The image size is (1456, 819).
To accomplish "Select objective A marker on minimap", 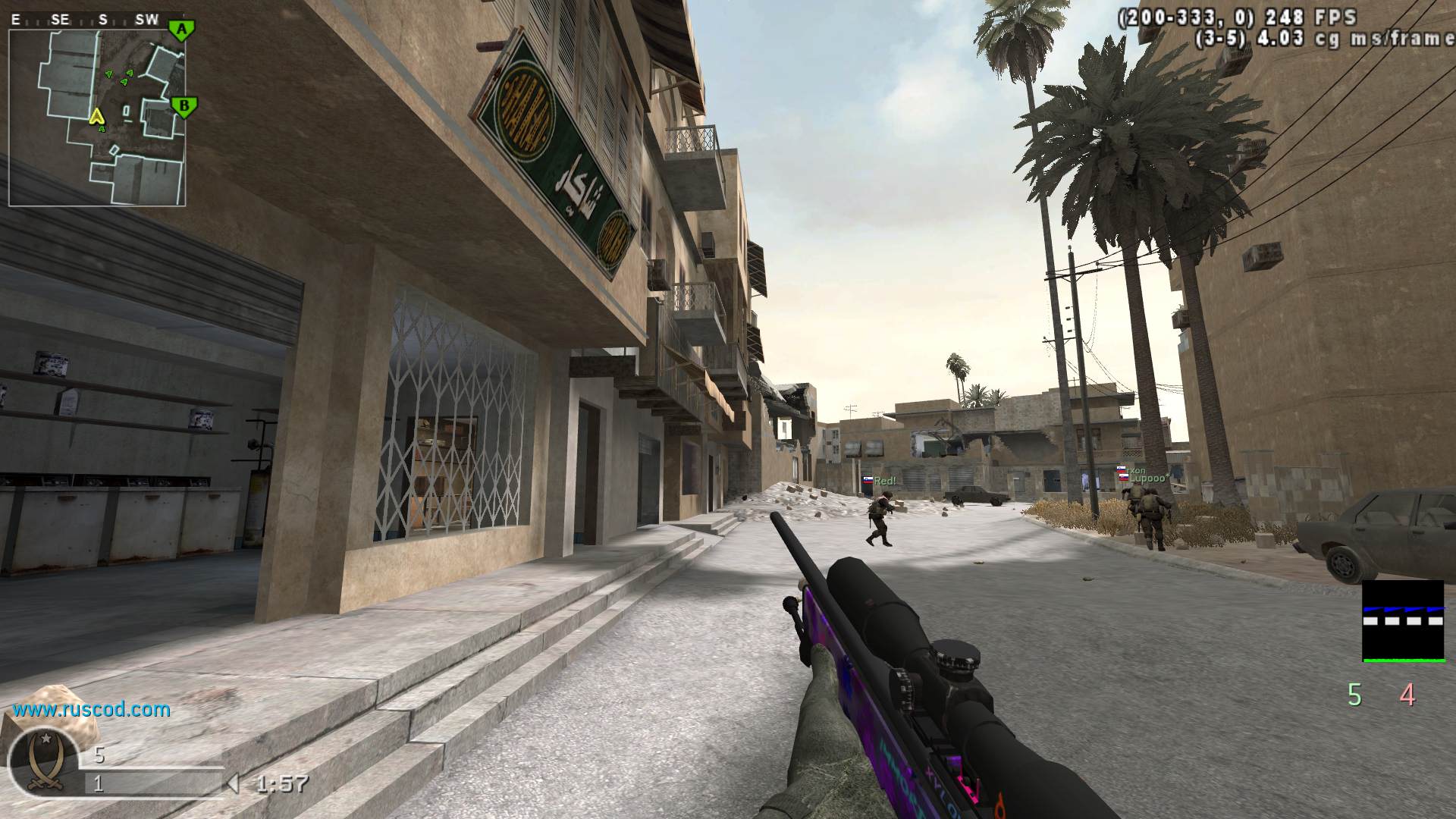I will (180, 30).
